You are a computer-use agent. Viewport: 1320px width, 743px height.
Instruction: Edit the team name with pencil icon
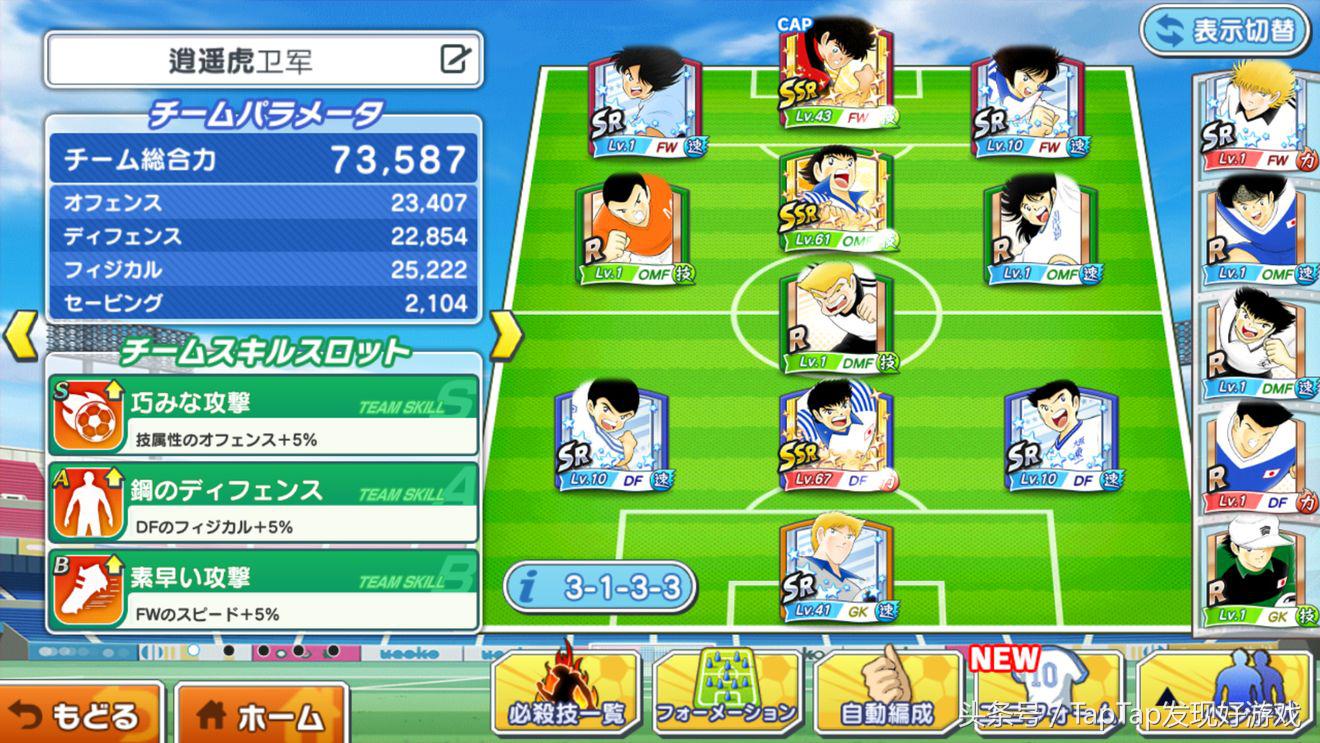coord(455,60)
